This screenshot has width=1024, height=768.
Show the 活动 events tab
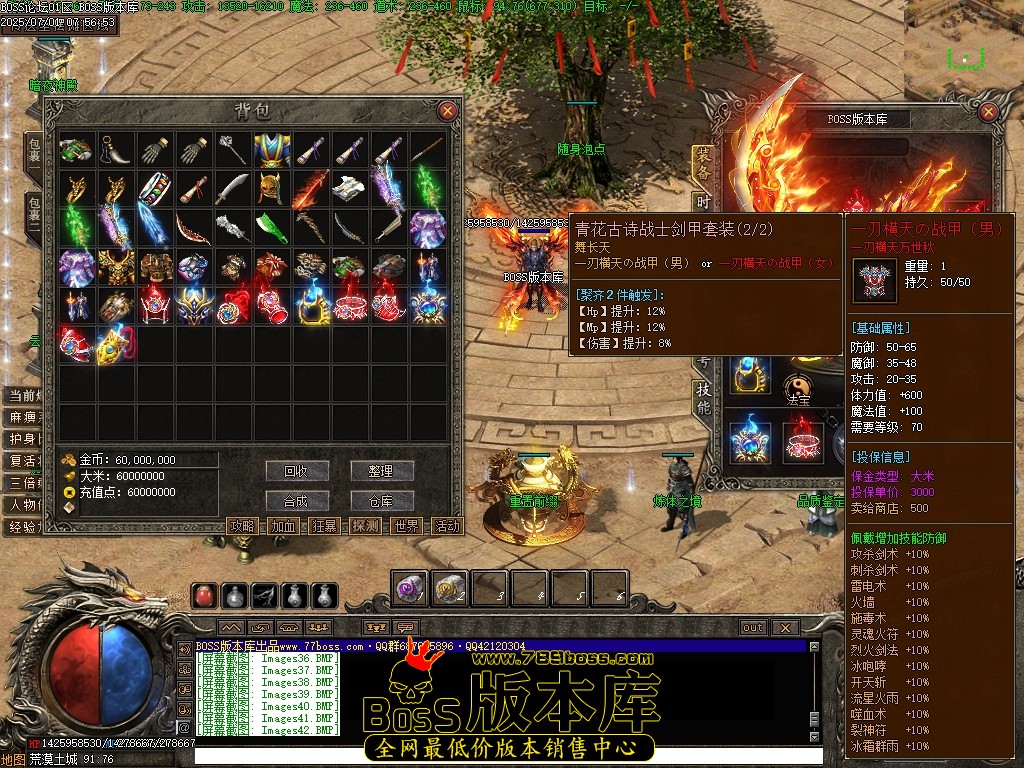pyautogui.click(x=447, y=526)
